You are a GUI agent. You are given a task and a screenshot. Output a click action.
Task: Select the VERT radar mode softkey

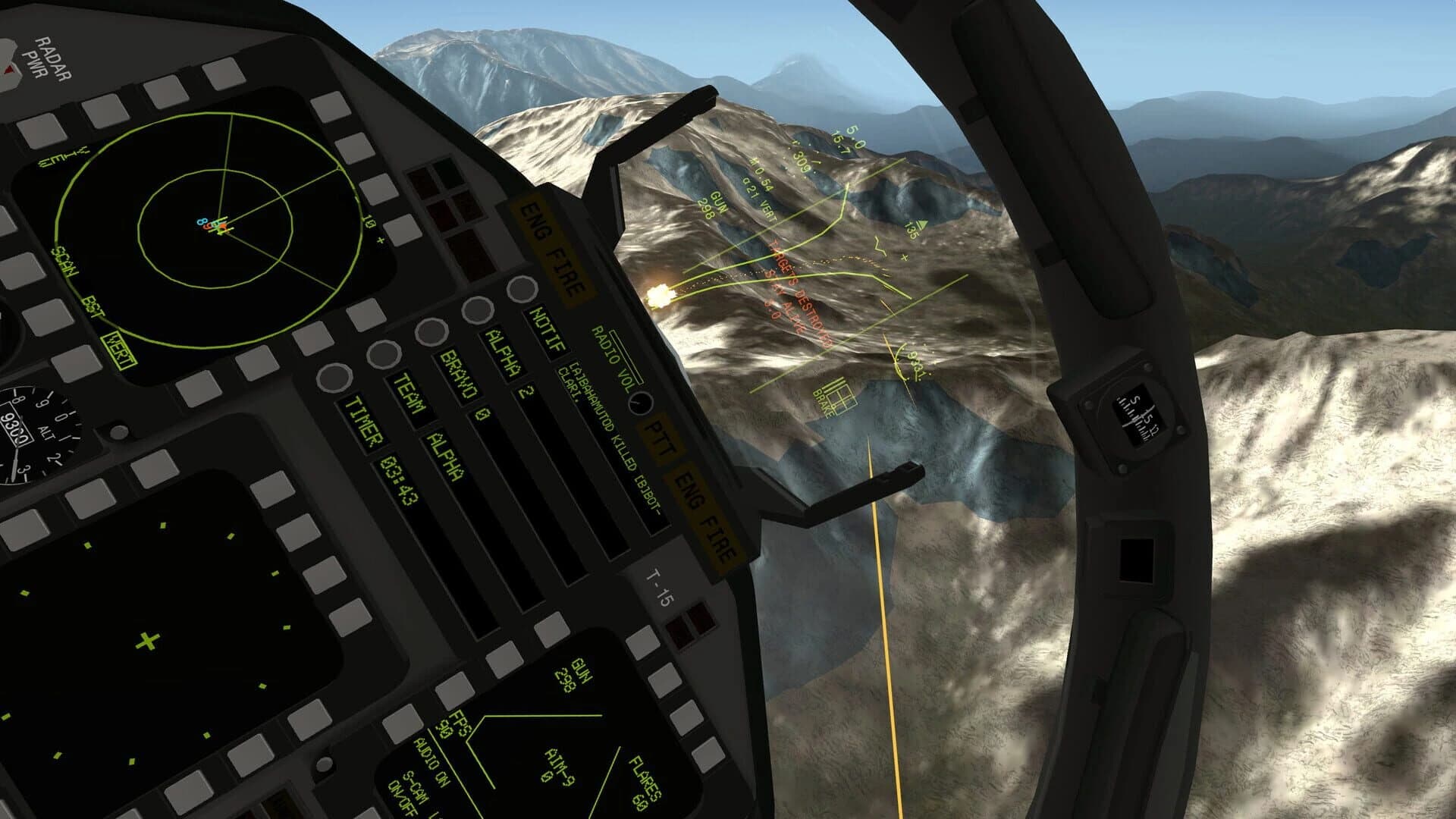[x=121, y=349]
